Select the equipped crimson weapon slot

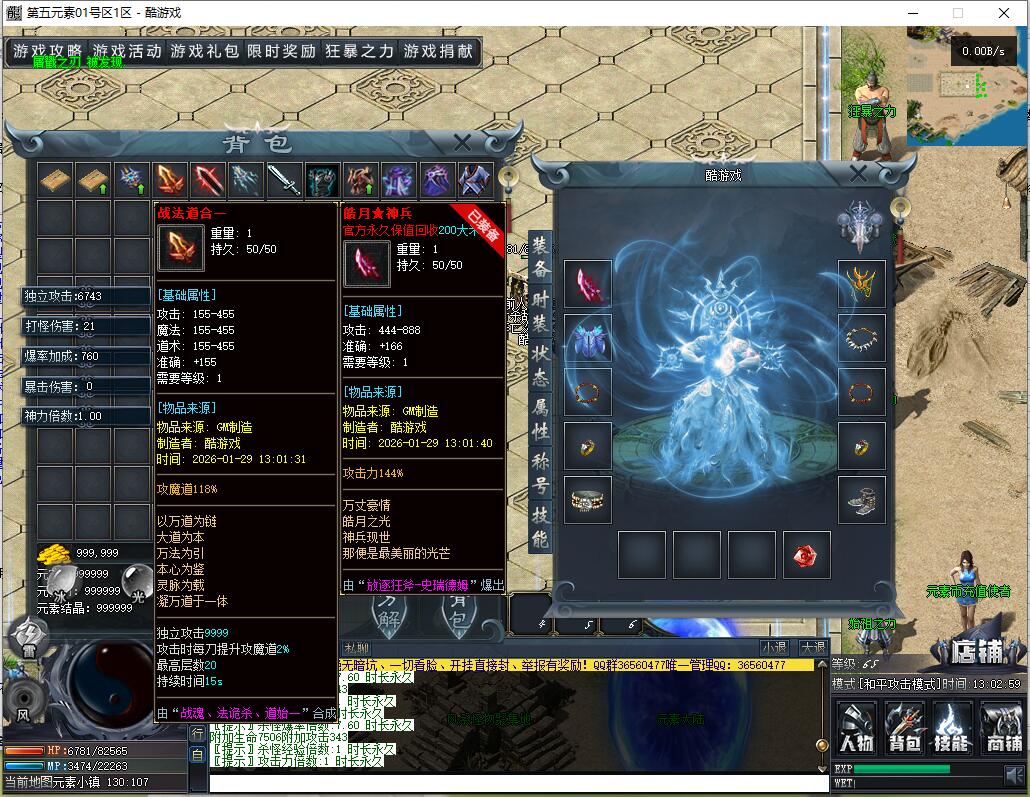tap(587, 284)
